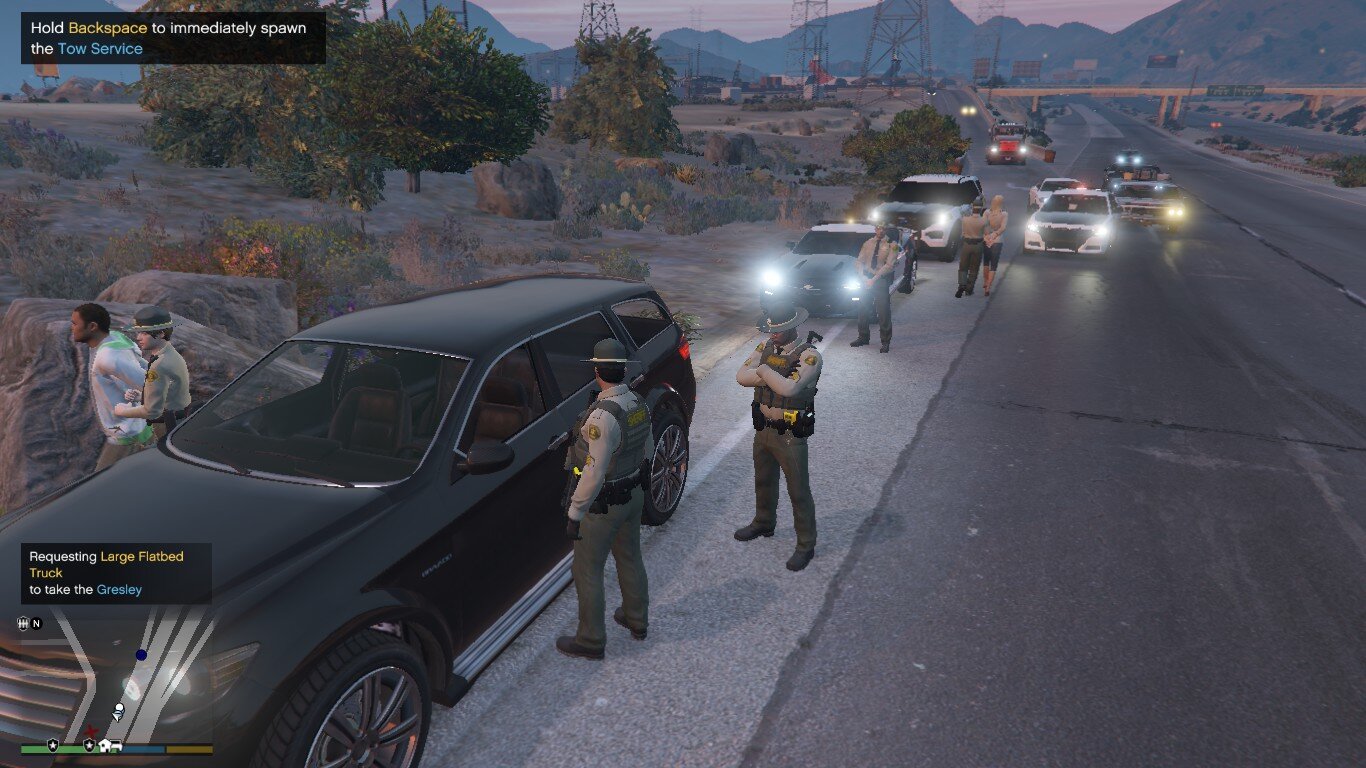
Task: Click the gear shifter icon beside compass
Action: tap(23, 624)
